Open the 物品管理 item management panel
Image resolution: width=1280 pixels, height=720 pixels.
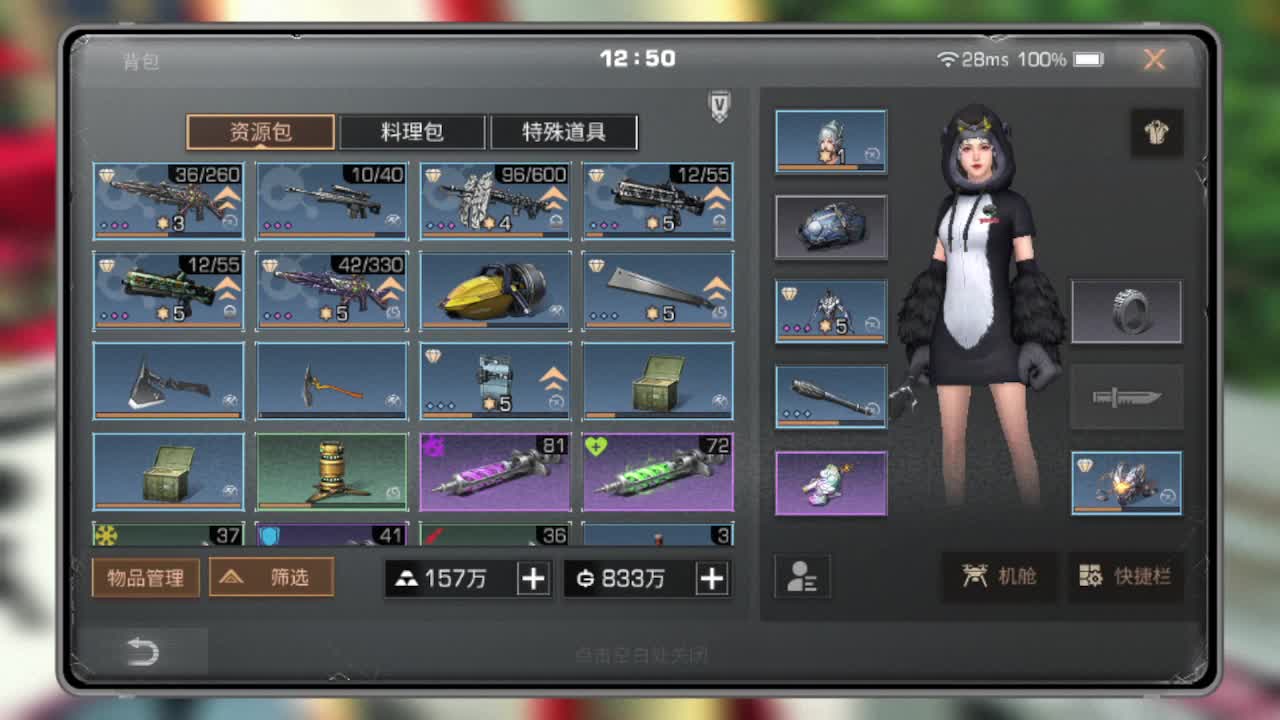click(x=145, y=578)
